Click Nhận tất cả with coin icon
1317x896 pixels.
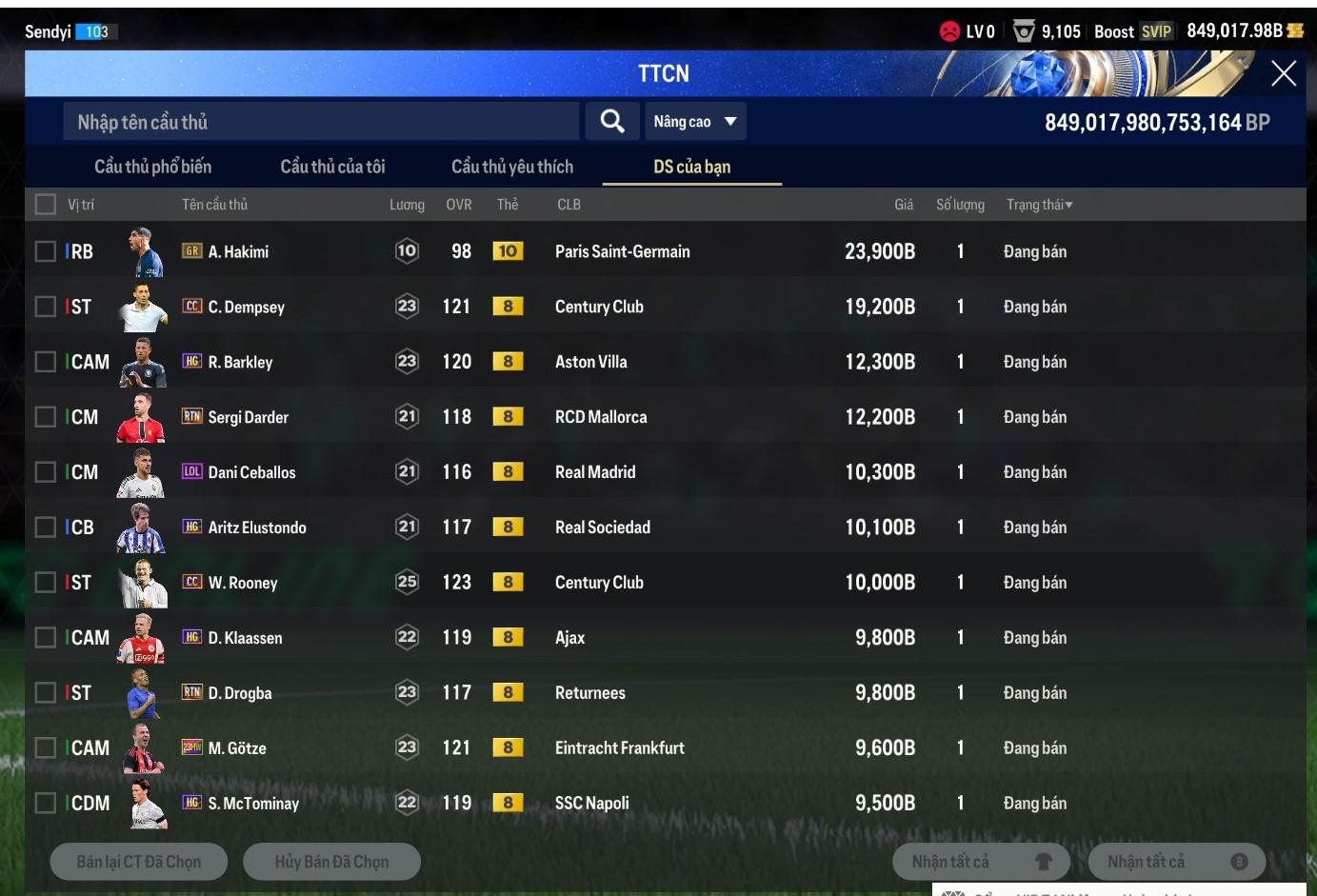tap(1176, 862)
